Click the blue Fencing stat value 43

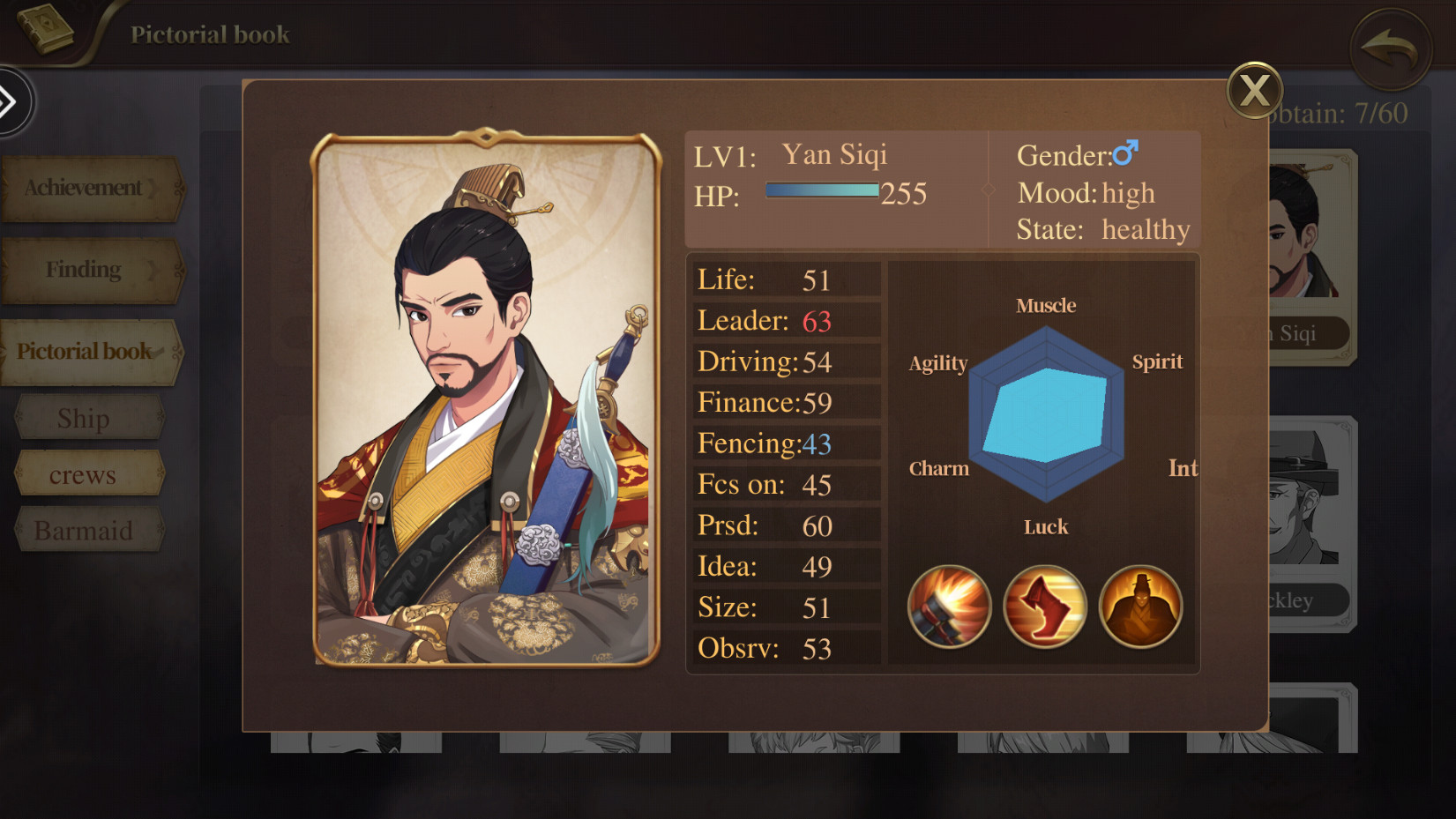point(816,443)
